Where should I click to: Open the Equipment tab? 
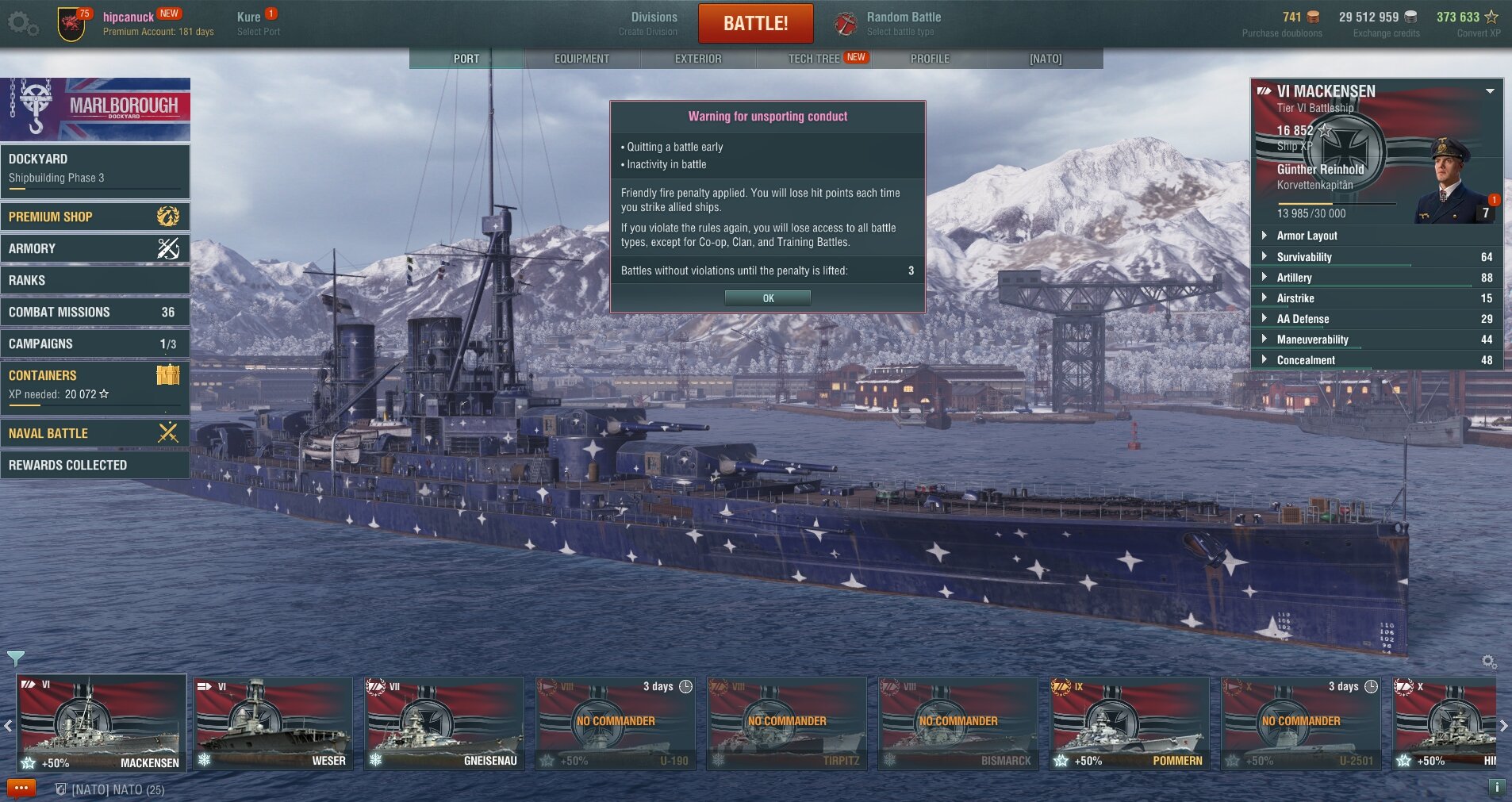(581, 59)
